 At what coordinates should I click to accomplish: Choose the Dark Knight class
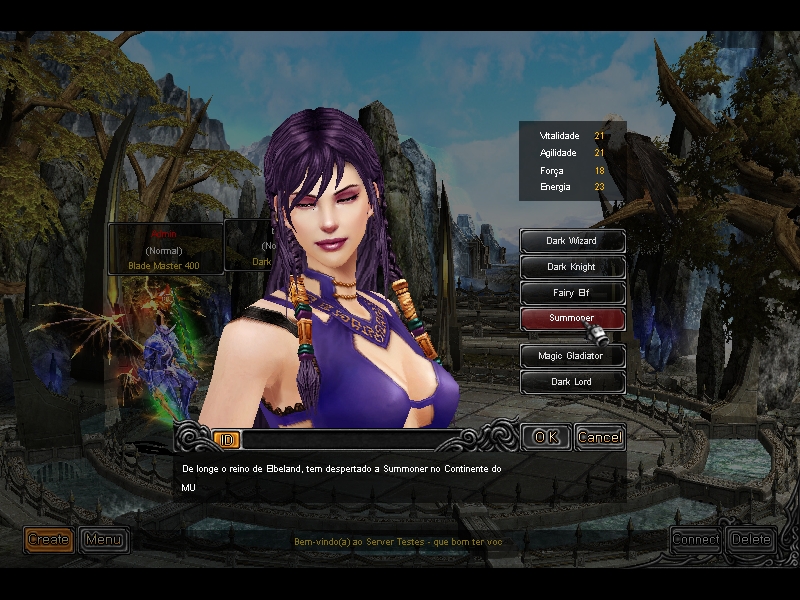tap(572, 267)
